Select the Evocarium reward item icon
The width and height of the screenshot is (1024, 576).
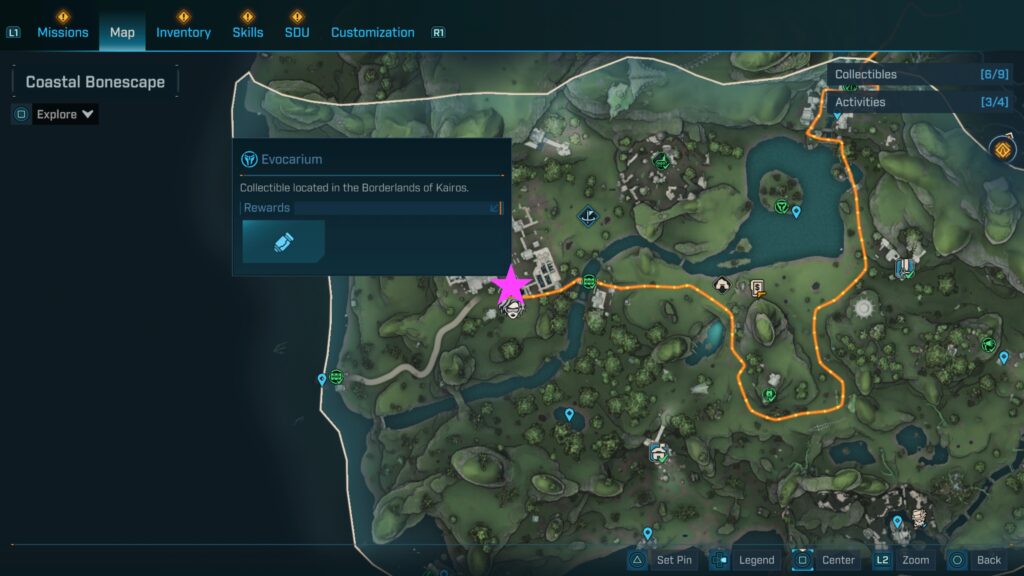283,242
